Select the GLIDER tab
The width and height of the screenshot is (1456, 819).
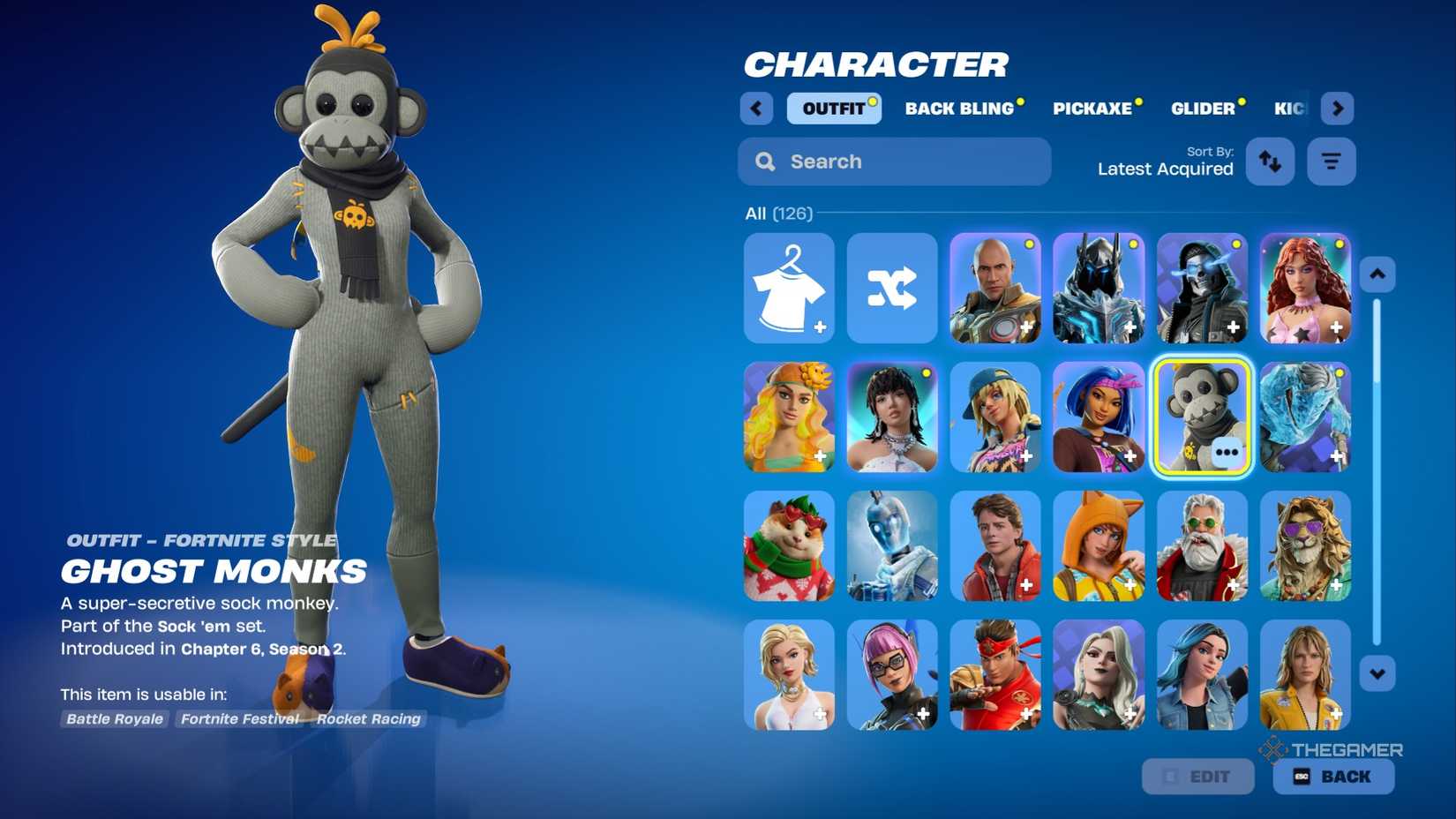tap(1205, 109)
